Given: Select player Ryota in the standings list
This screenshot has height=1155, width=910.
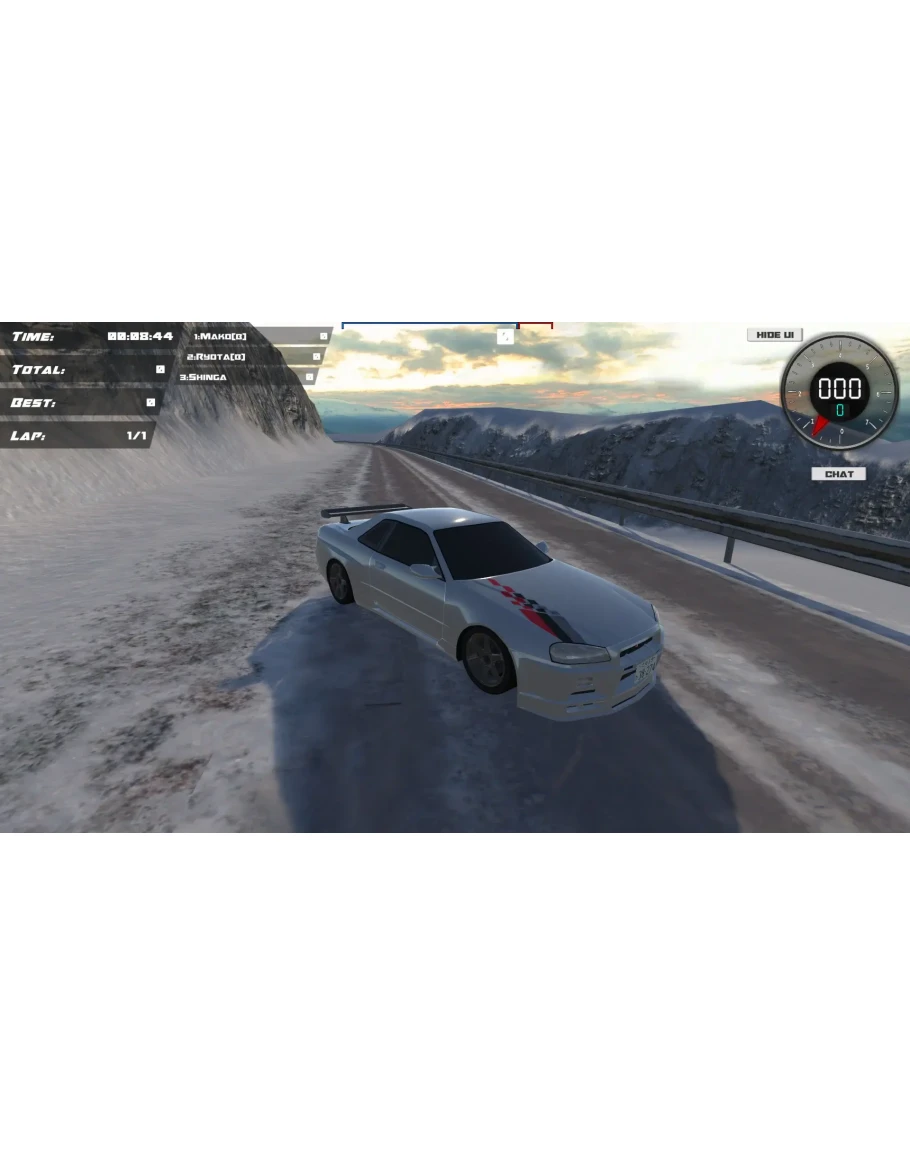Looking at the screenshot, I should click(x=216, y=357).
